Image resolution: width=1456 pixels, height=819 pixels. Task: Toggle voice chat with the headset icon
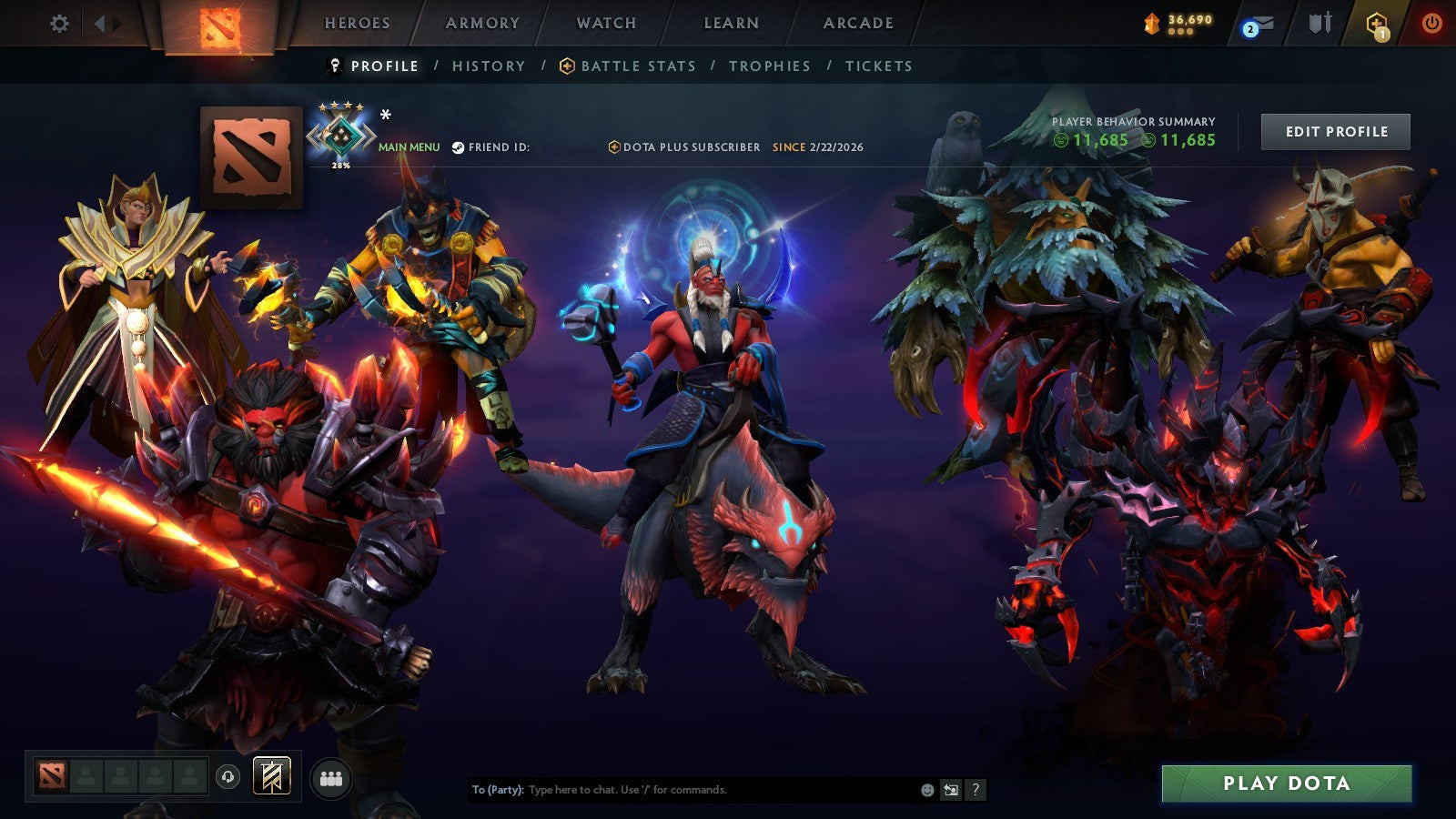pyautogui.click(x=227, y=775)
